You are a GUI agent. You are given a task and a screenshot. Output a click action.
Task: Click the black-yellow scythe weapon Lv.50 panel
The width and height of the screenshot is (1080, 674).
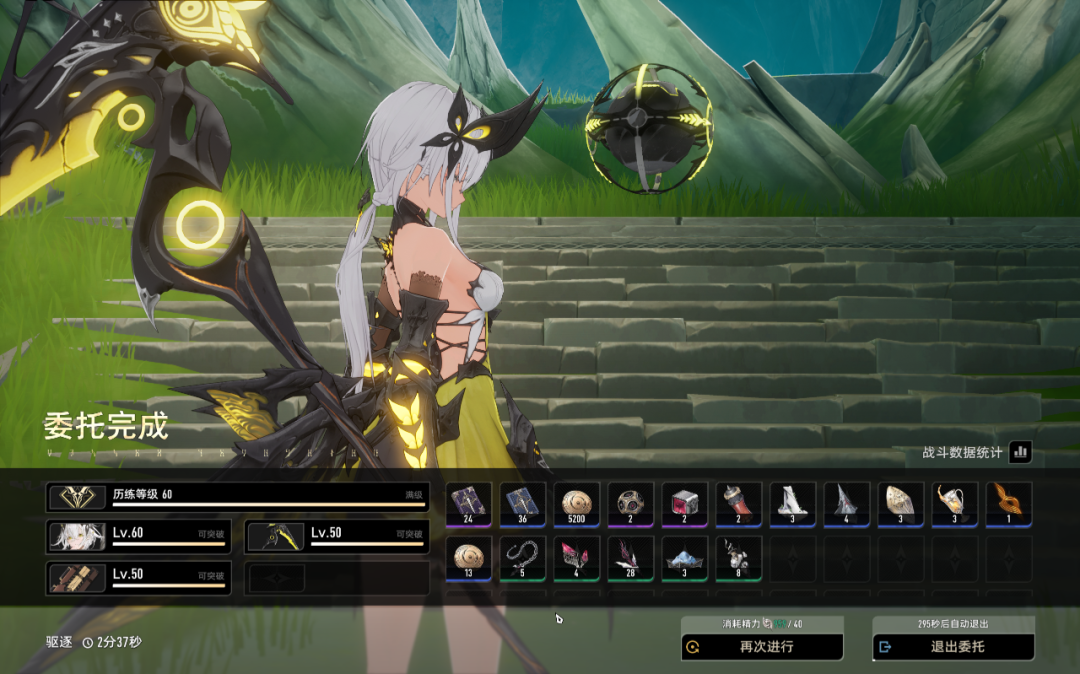[337, 537]
